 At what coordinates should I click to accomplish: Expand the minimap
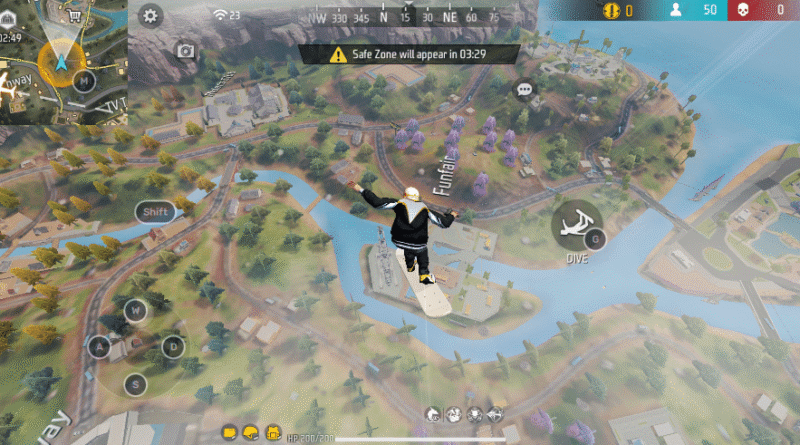point(62,61)
